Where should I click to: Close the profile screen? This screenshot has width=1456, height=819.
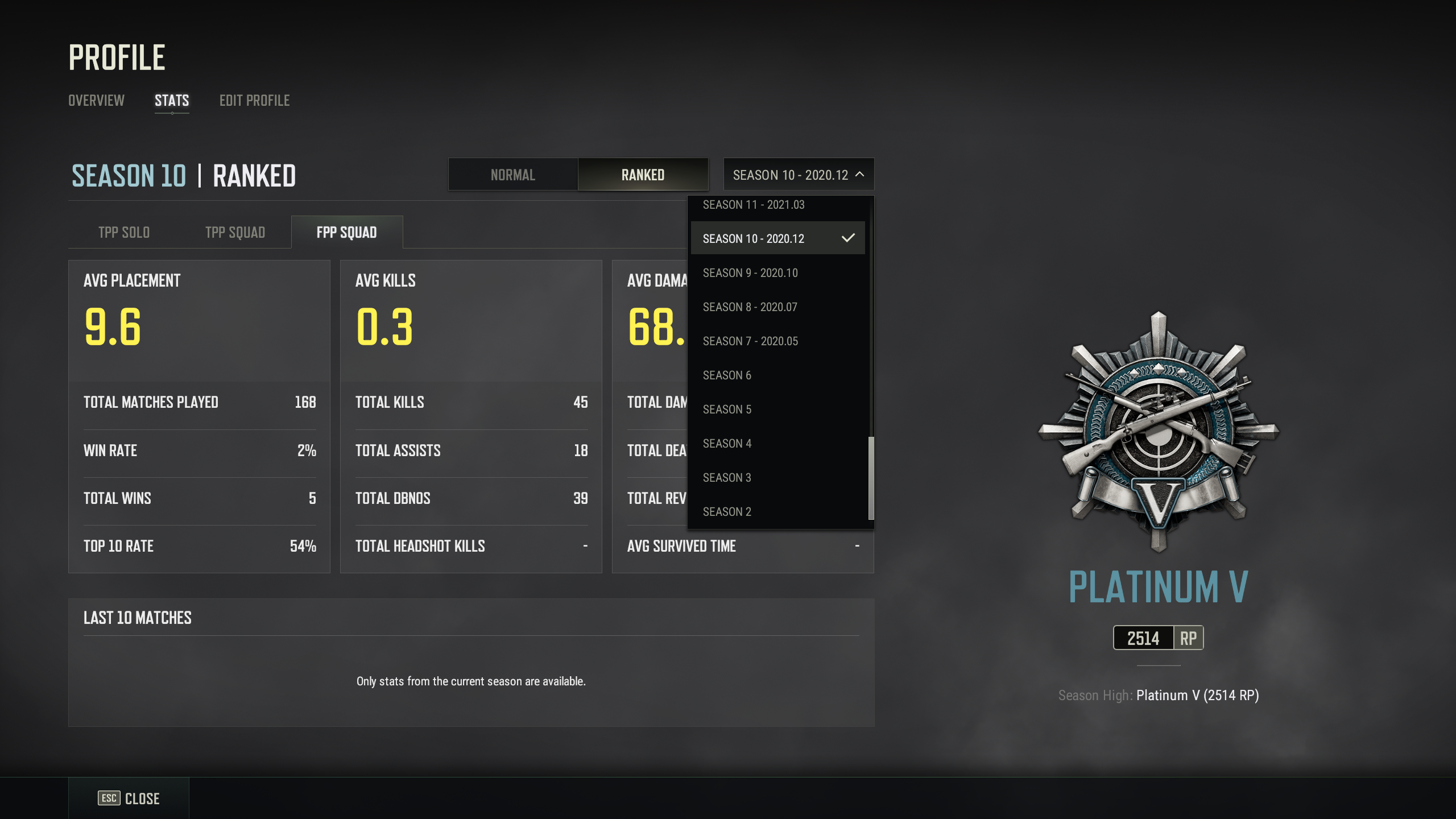point(129,799)
